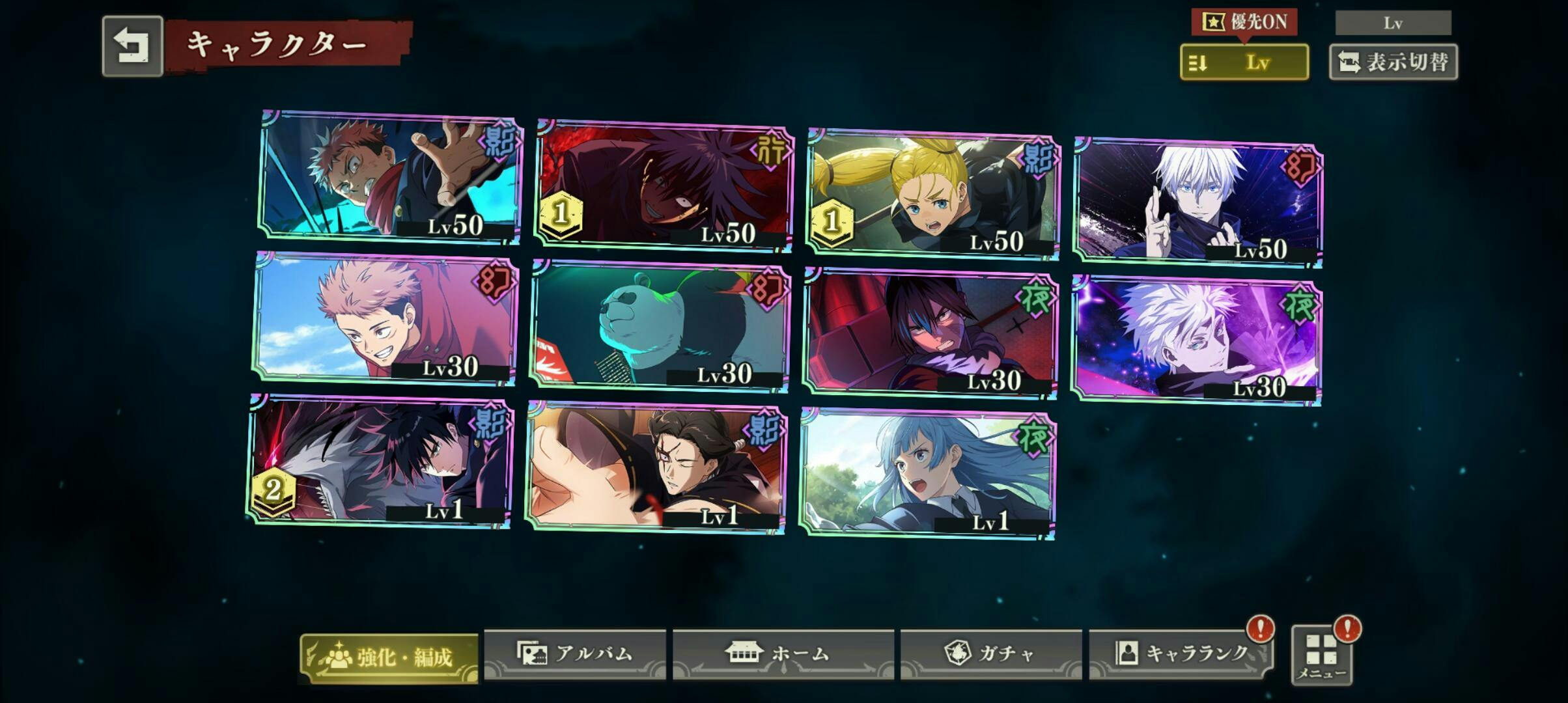This screenshot has width=1568, height=703.
Task: Choose the red-toned grinning Lv50 card
Action: point(664,186)
